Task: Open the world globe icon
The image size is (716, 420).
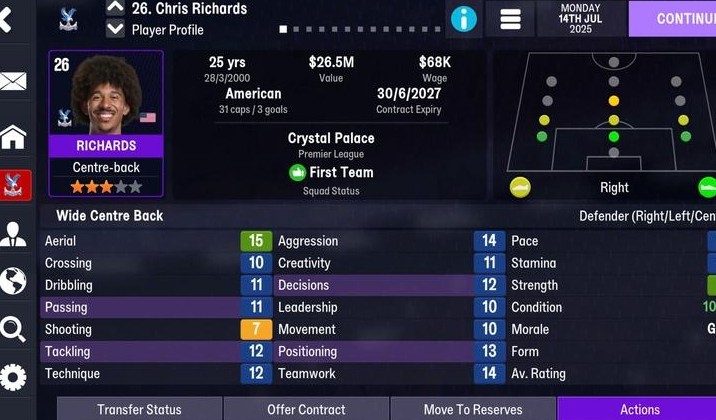Action: click(13, 281)
